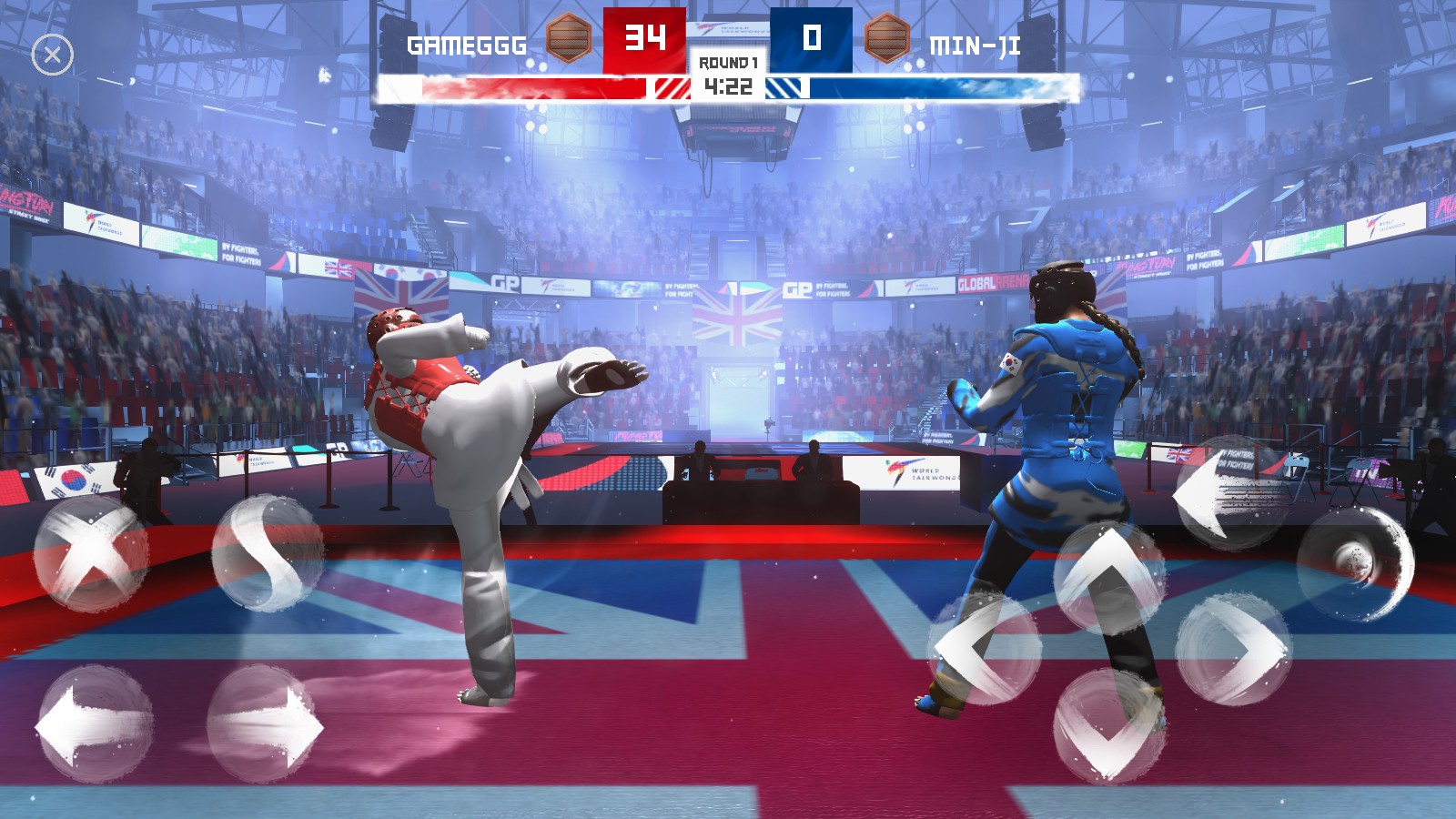The width and height of the screenshot is (1456, 819).
Task: Tap the down chevron kick button
Action: point(1109,725)
